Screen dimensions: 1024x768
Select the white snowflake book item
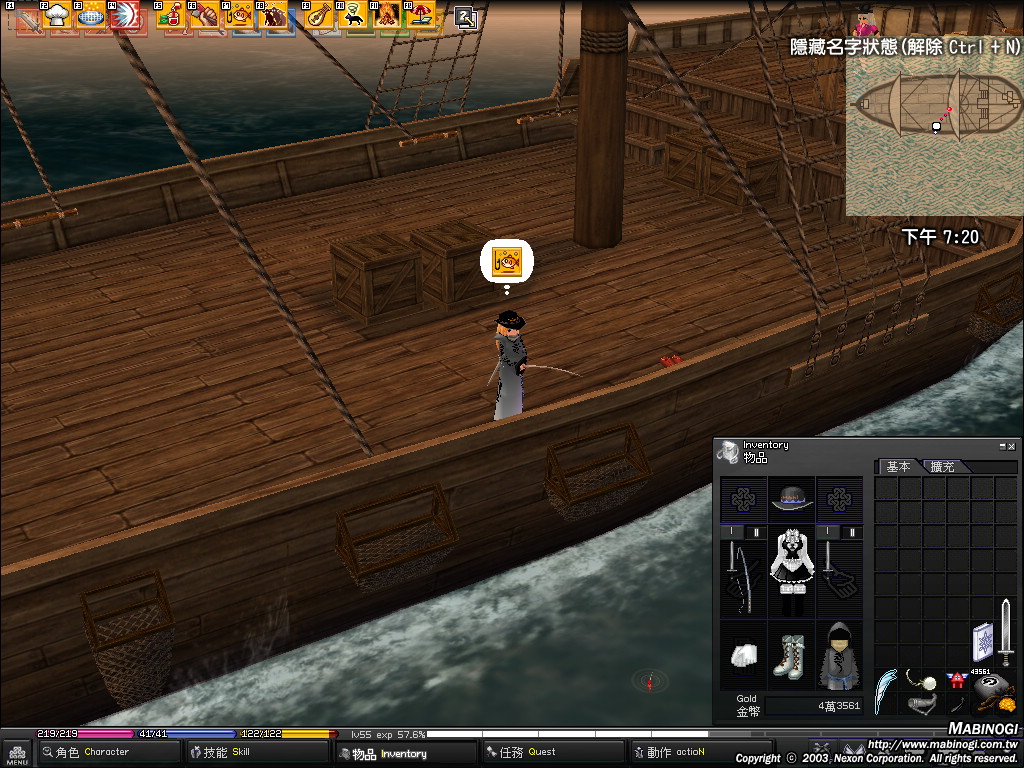click(x=982, y=642)
